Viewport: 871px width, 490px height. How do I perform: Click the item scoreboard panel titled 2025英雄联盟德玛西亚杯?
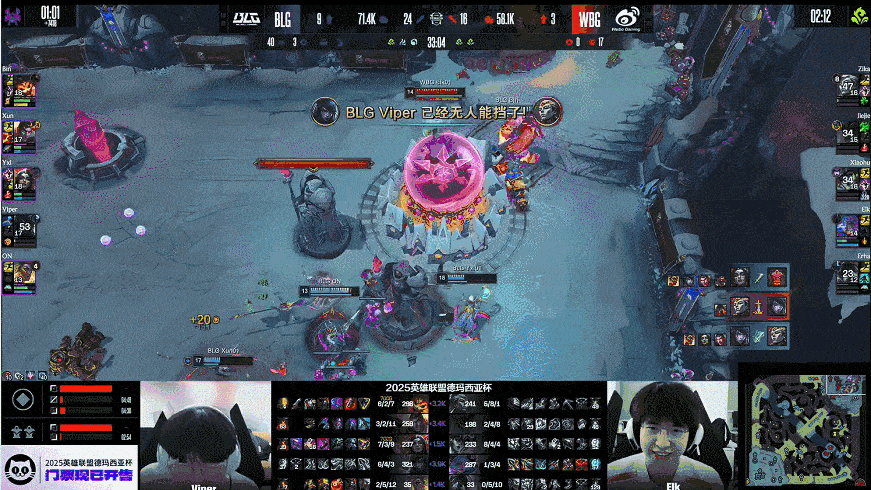click(x=439, y=435)
